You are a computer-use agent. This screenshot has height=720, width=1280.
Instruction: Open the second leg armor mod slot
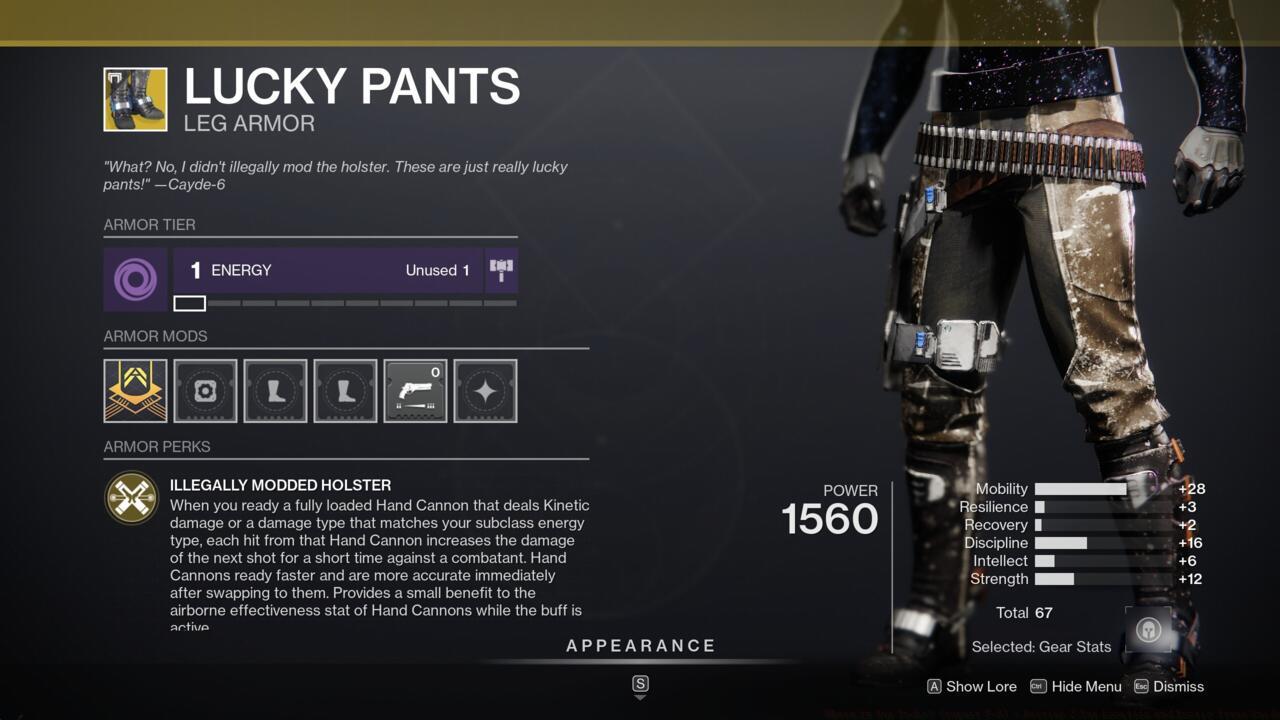point(345,391)
